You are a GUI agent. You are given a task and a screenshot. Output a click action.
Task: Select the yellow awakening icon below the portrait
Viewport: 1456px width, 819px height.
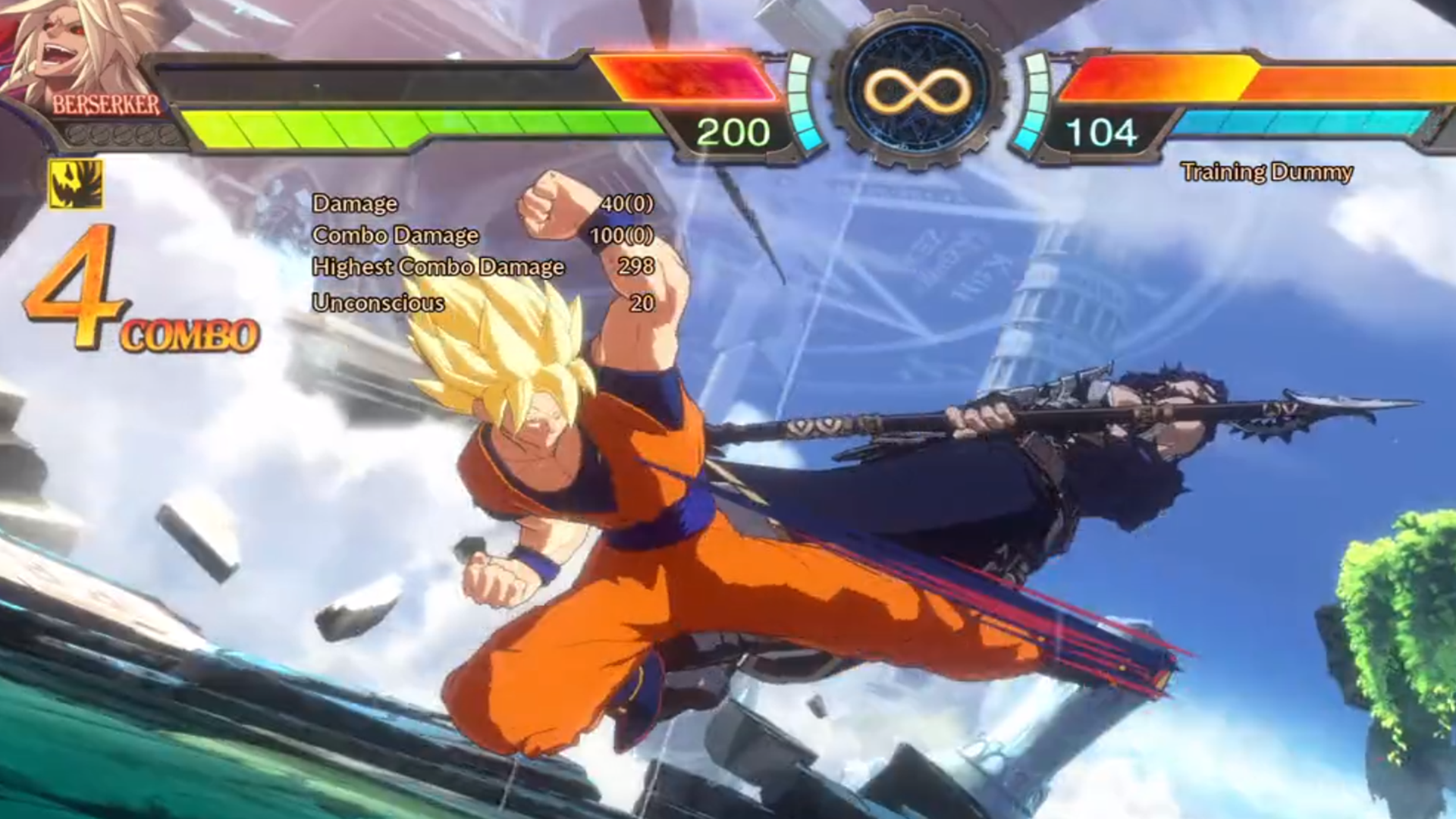pyautogui.click(x=76, y=184)
